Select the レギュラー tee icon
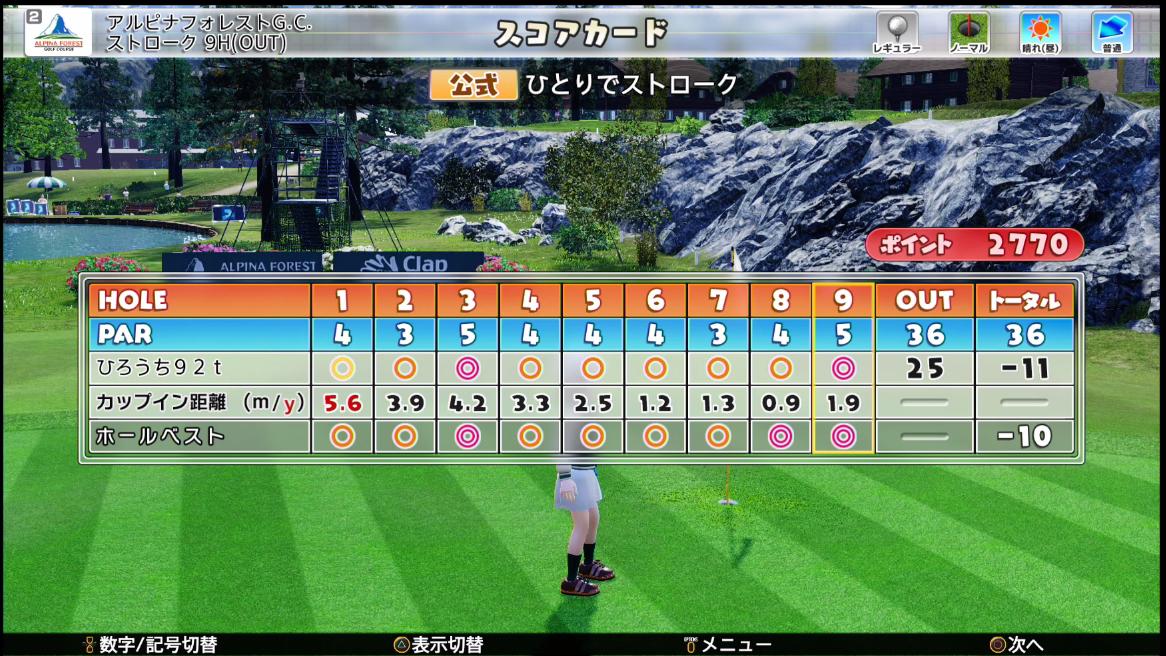1166x656 pixels. (896, 32)
